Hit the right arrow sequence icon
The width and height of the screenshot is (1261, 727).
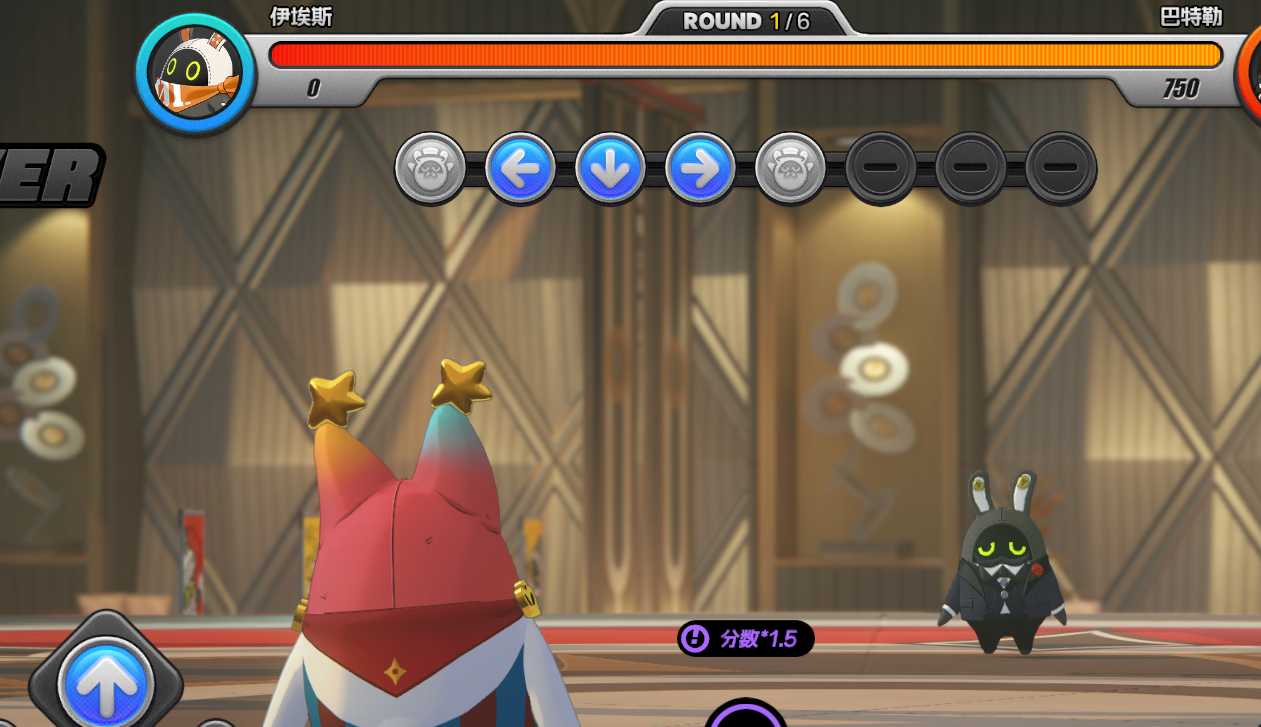(x=700, y=168)
